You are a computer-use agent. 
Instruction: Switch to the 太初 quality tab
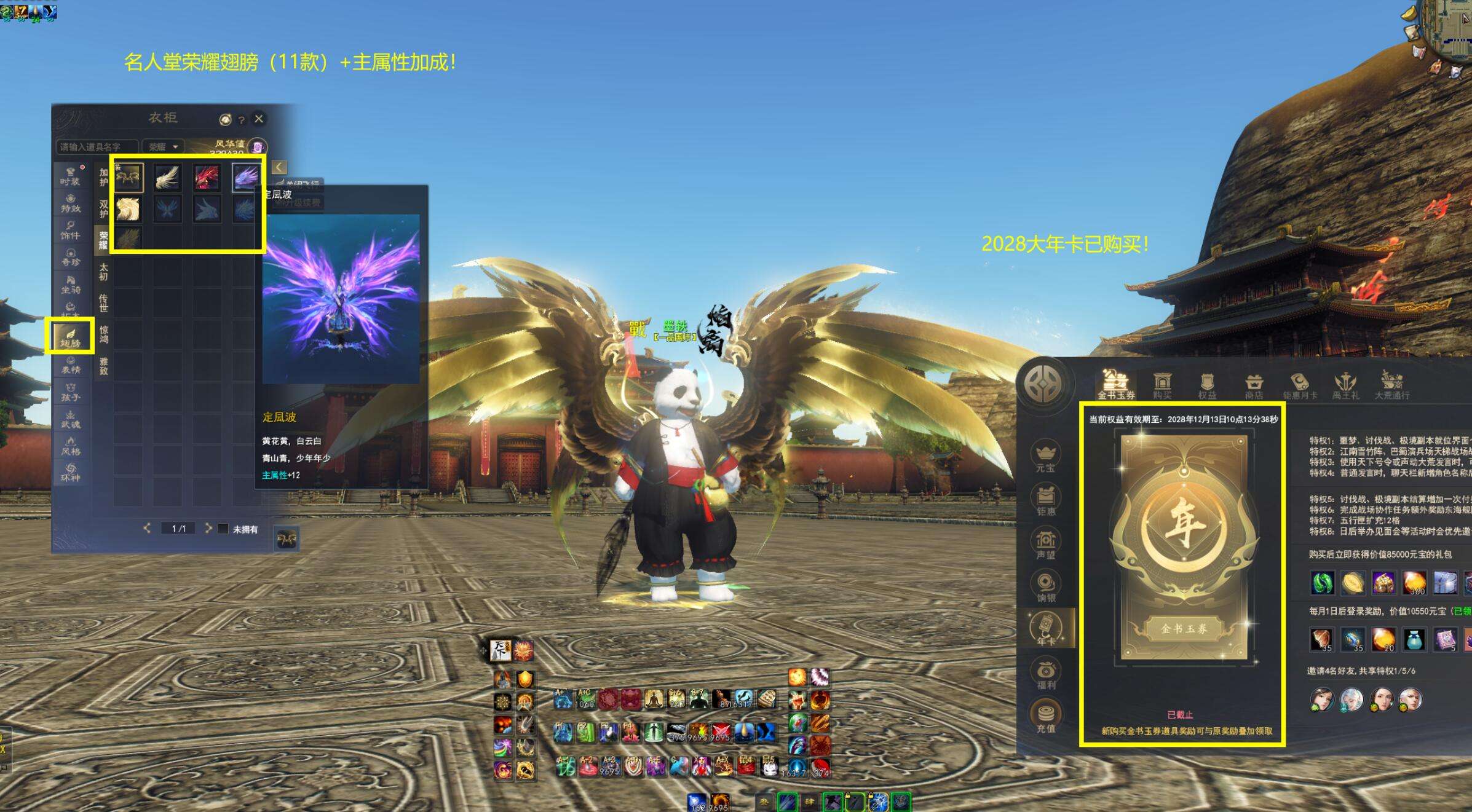[x=103, y=272]
